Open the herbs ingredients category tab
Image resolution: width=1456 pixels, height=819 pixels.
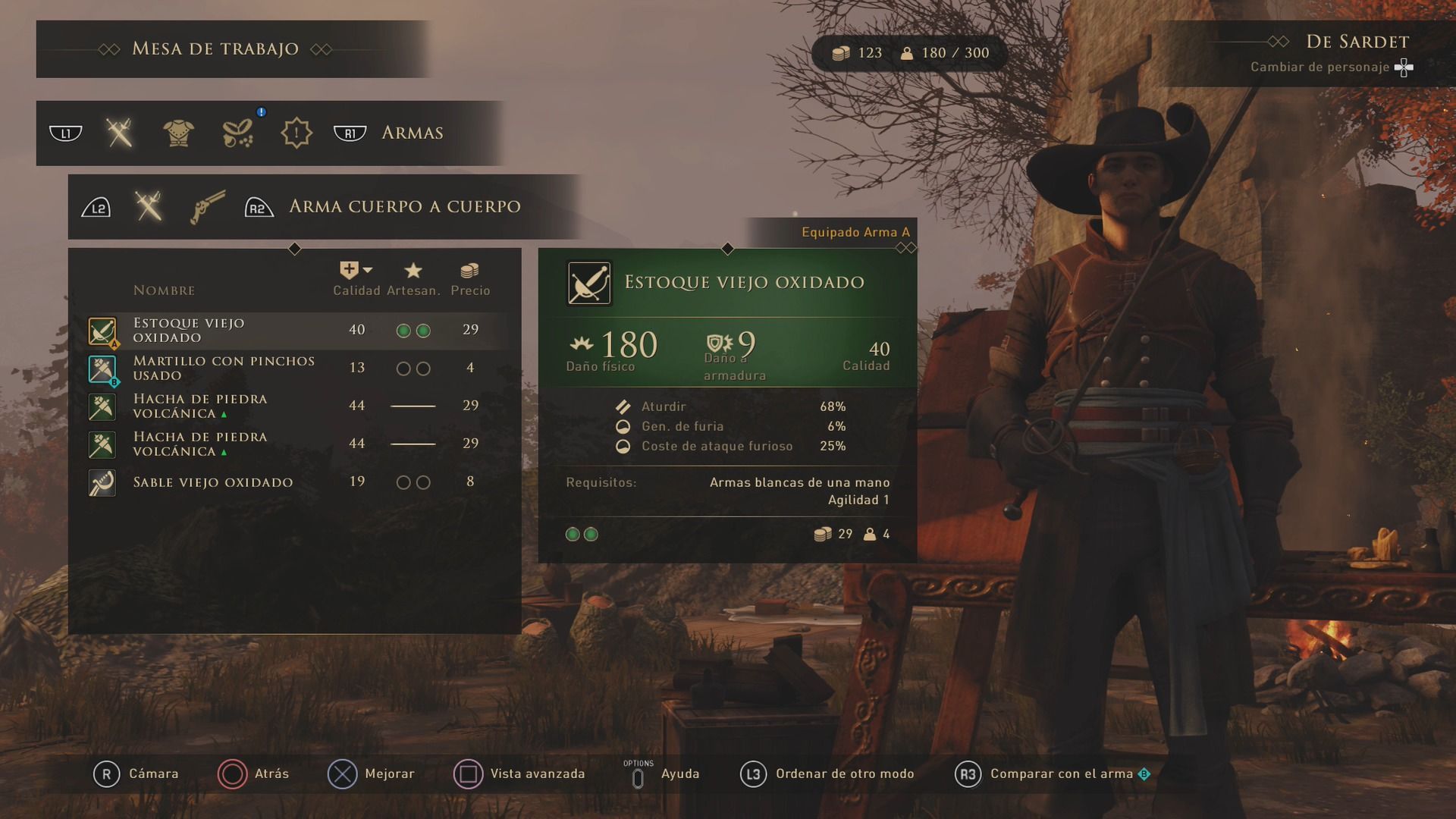pyautogui.click(x=238, y=133)
